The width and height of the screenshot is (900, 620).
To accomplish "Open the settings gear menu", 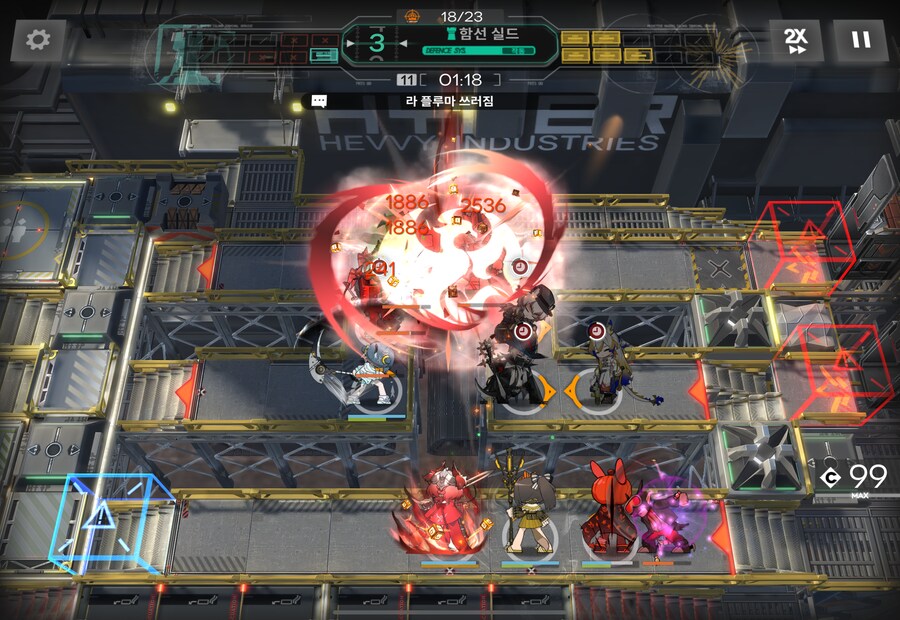I will click(38, 41).
